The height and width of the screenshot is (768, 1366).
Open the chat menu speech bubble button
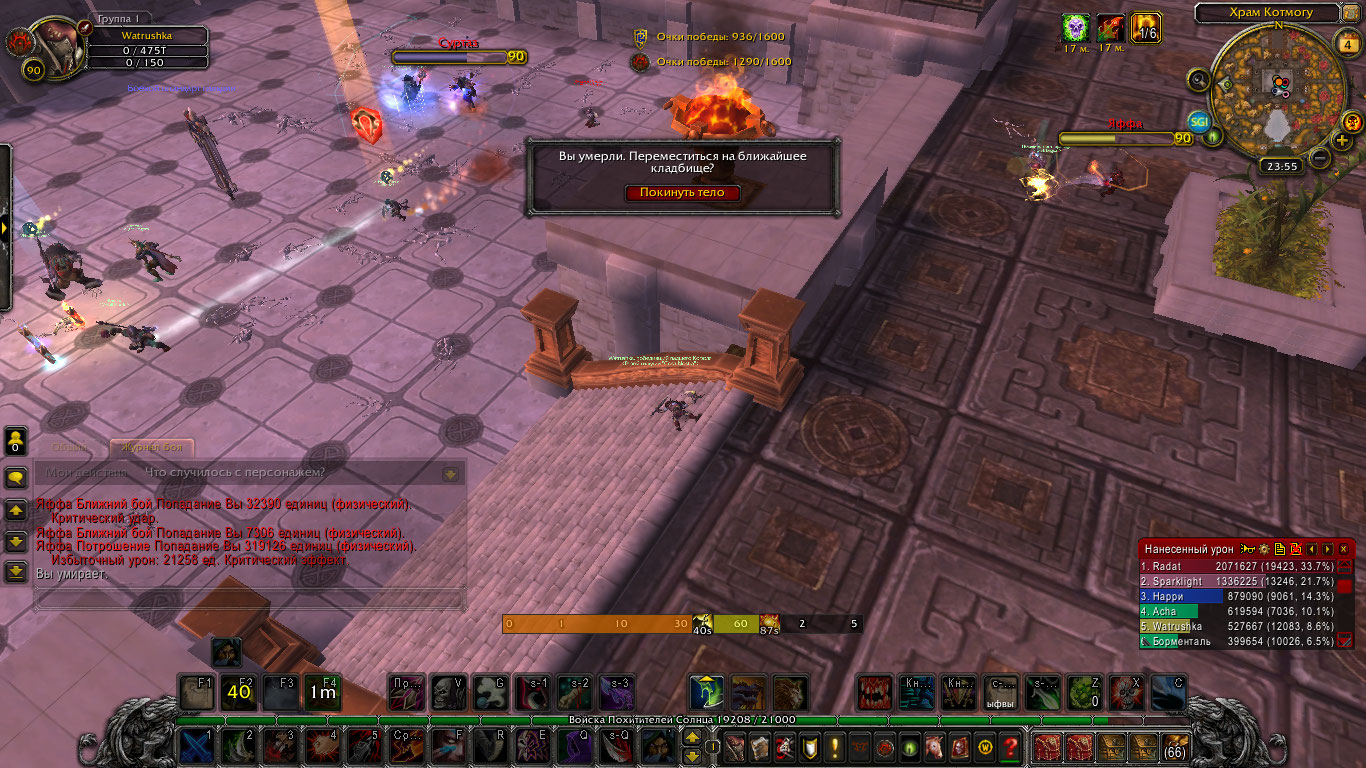[x=16, y=478]
